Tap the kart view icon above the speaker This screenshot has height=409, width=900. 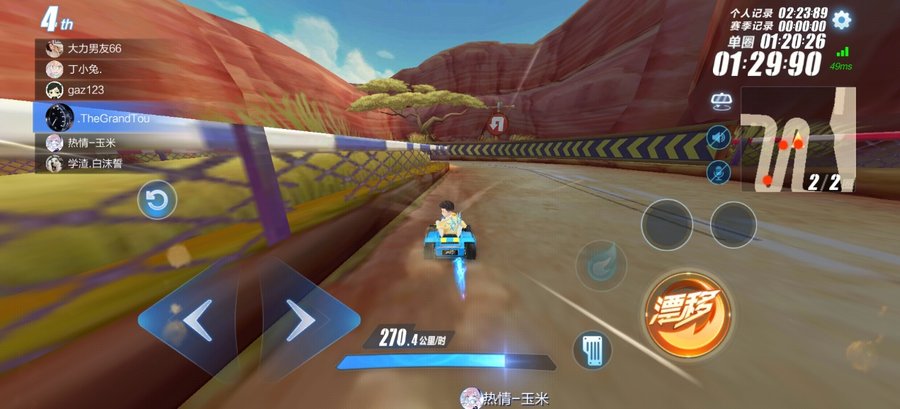[x=720, y=101]
